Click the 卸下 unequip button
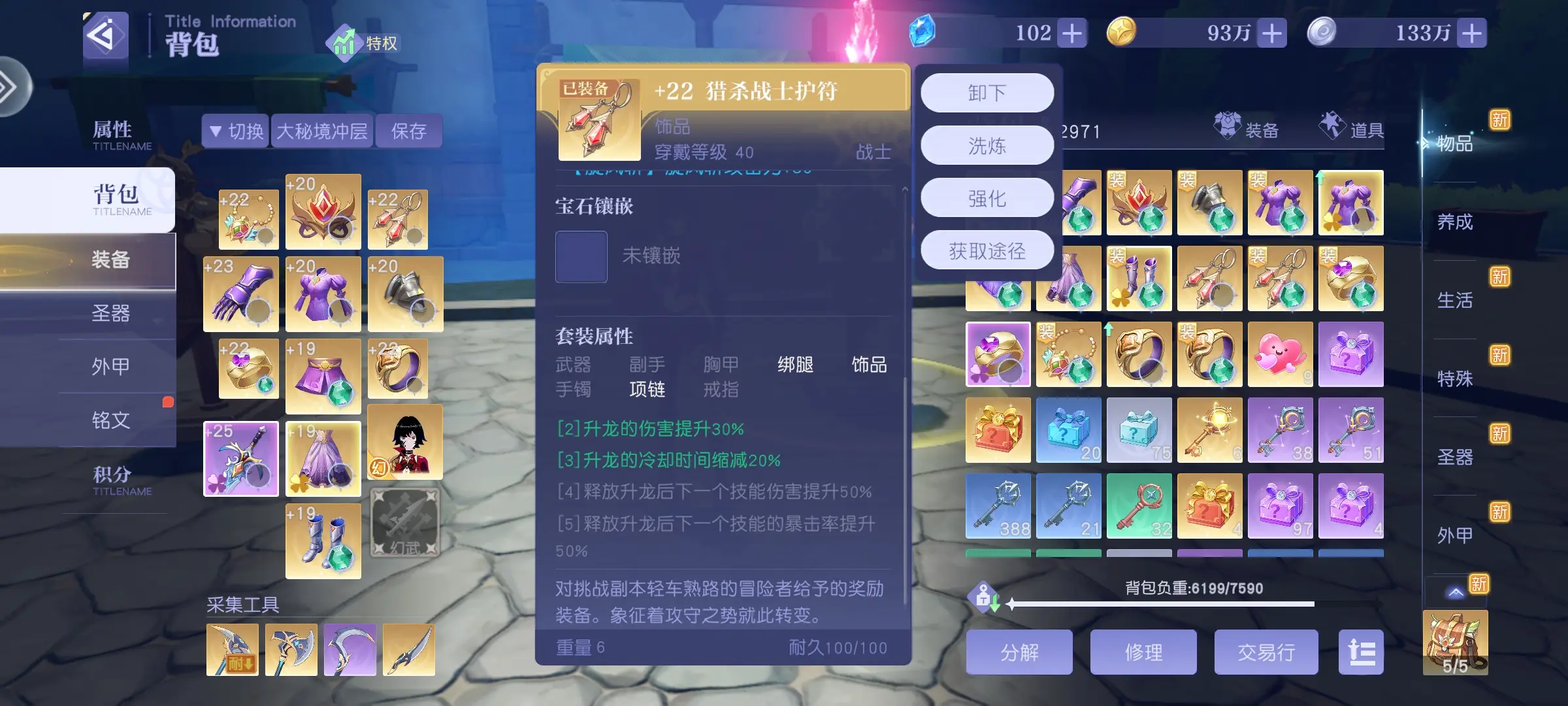 (x=987, y=92)
